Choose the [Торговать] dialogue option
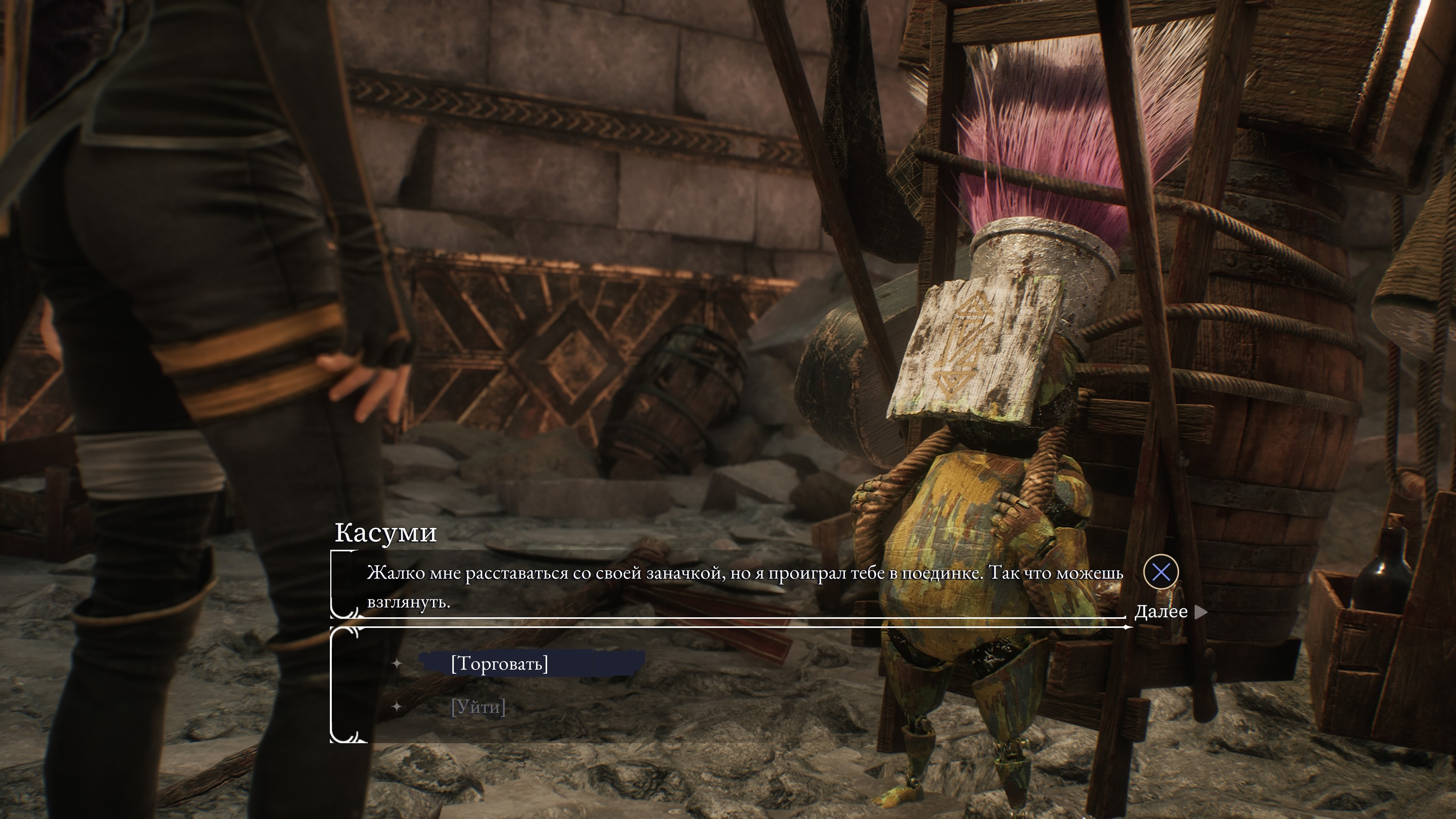 click(499, 664)
